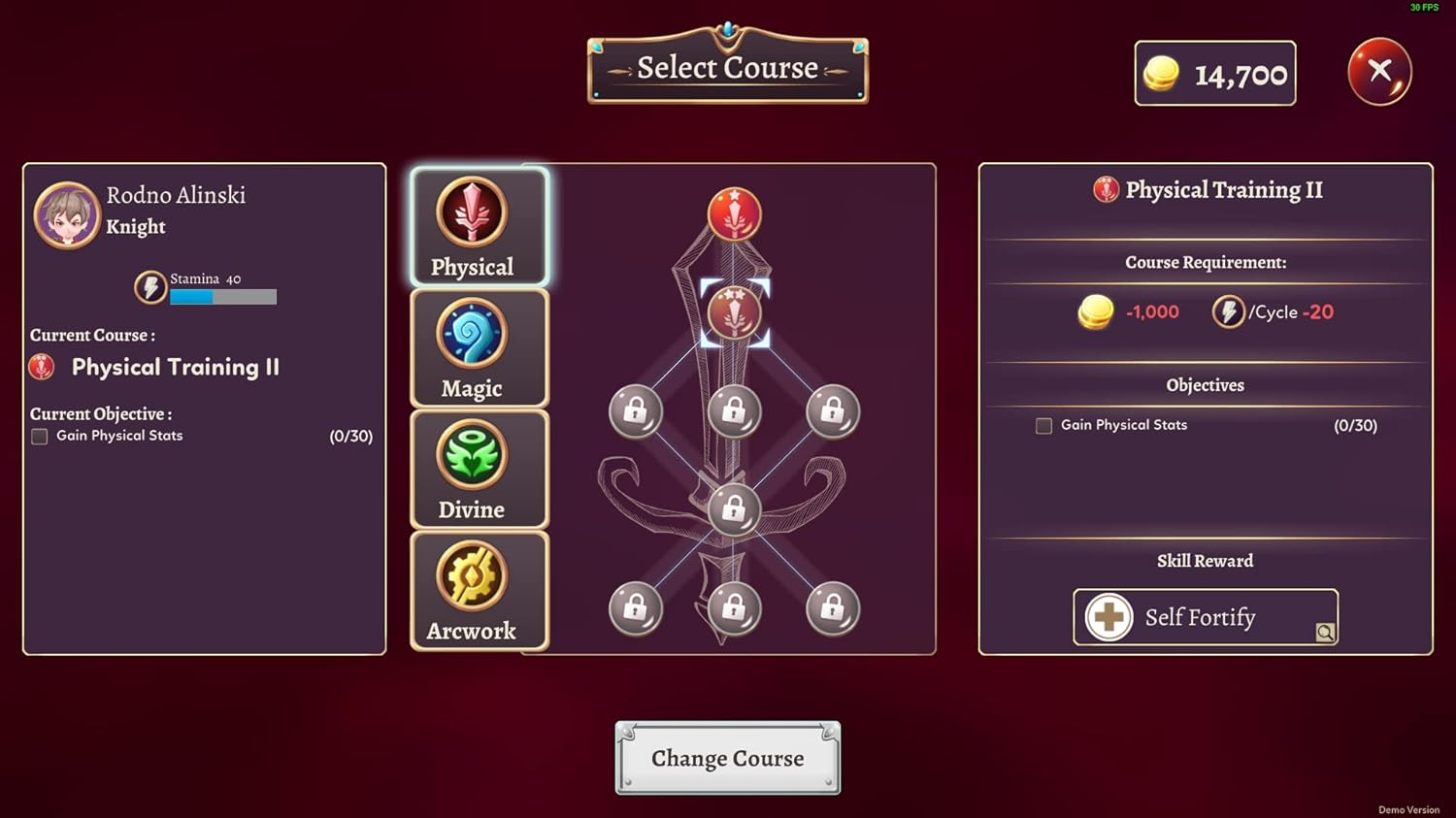Close the Select Course screen
This screenshot has width=1456, height=818.
[1378, 71]
